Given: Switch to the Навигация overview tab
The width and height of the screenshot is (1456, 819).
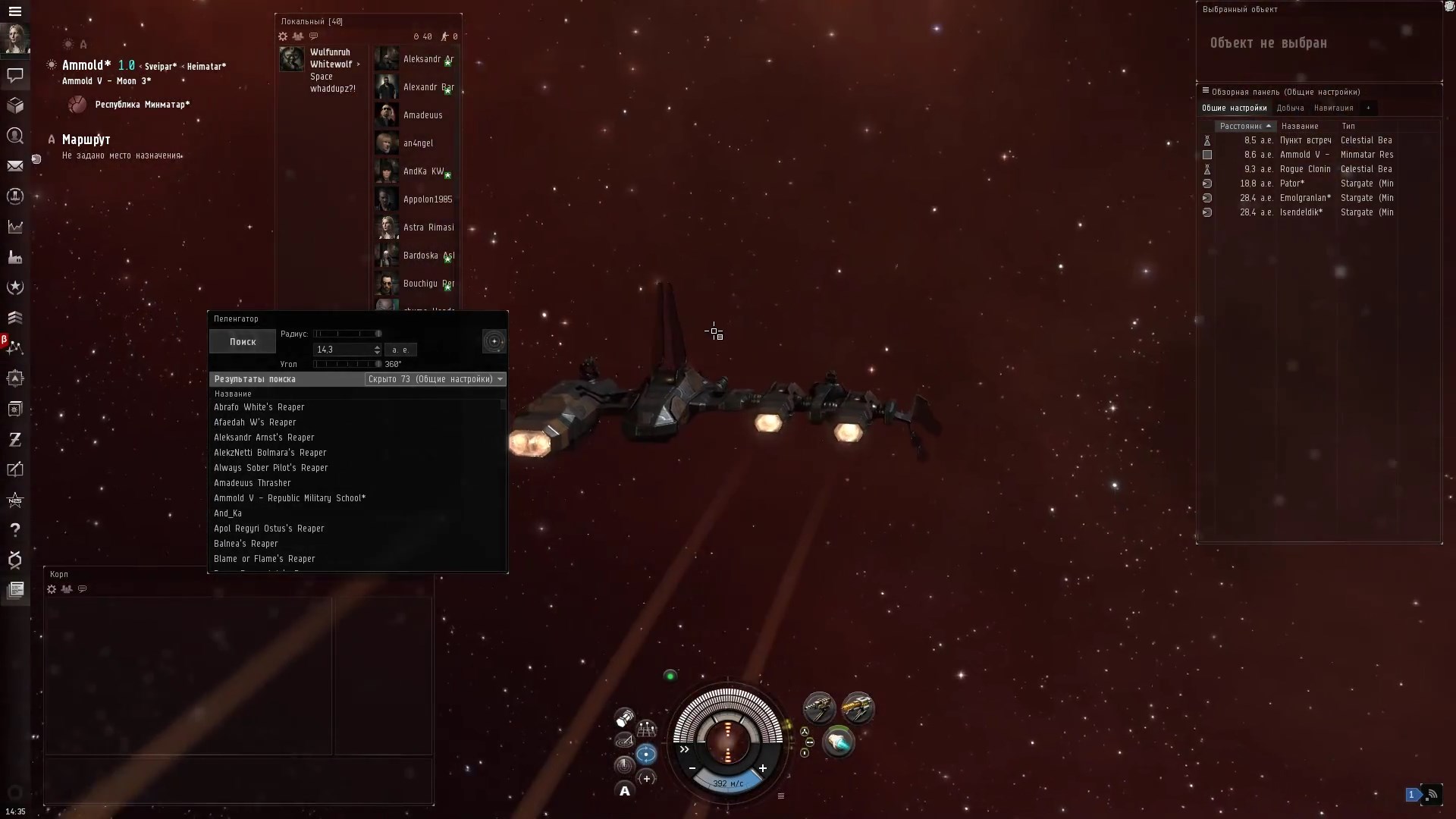Looking at the screenshot, I should (x=1332, y=108).
